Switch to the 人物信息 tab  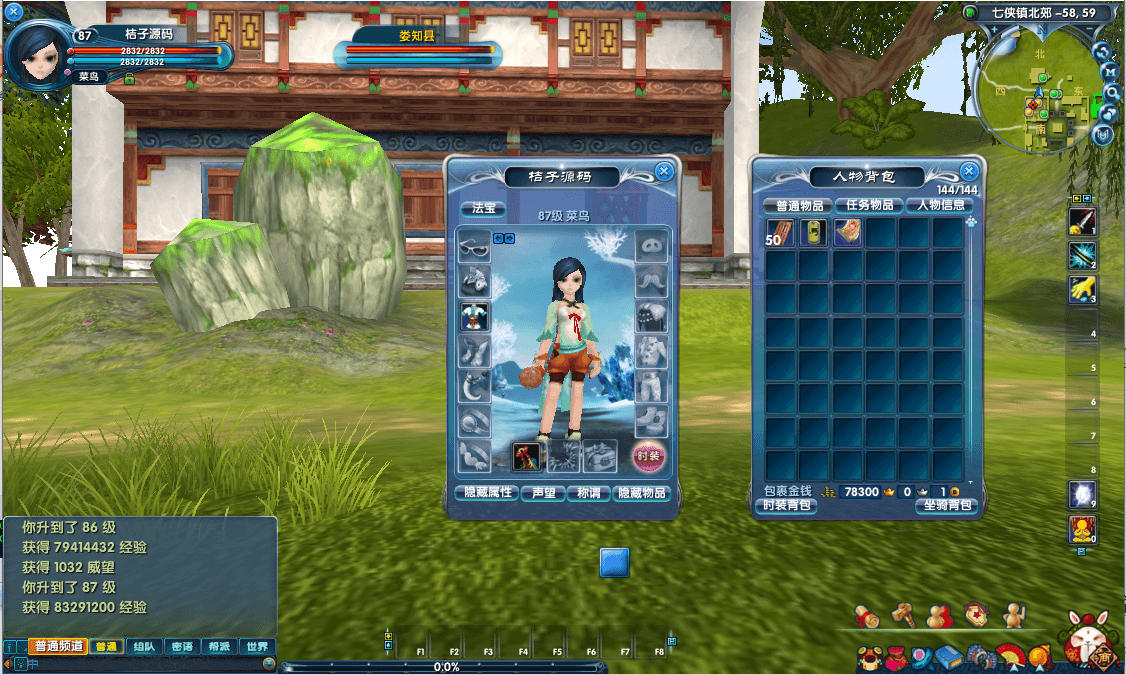coord(939,205)
